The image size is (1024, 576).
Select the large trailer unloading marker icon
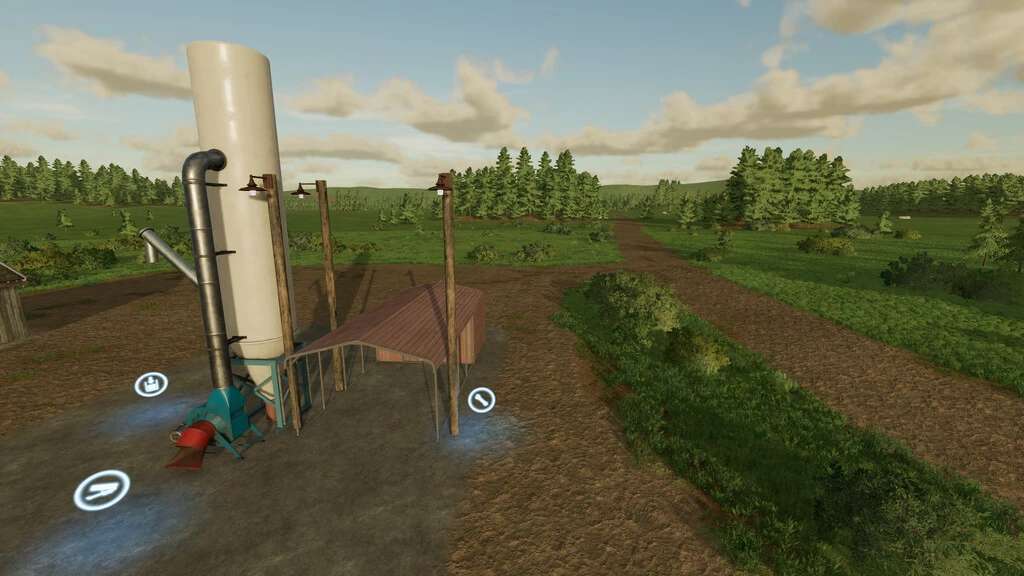pyautogui.click(x=102, y=490)
